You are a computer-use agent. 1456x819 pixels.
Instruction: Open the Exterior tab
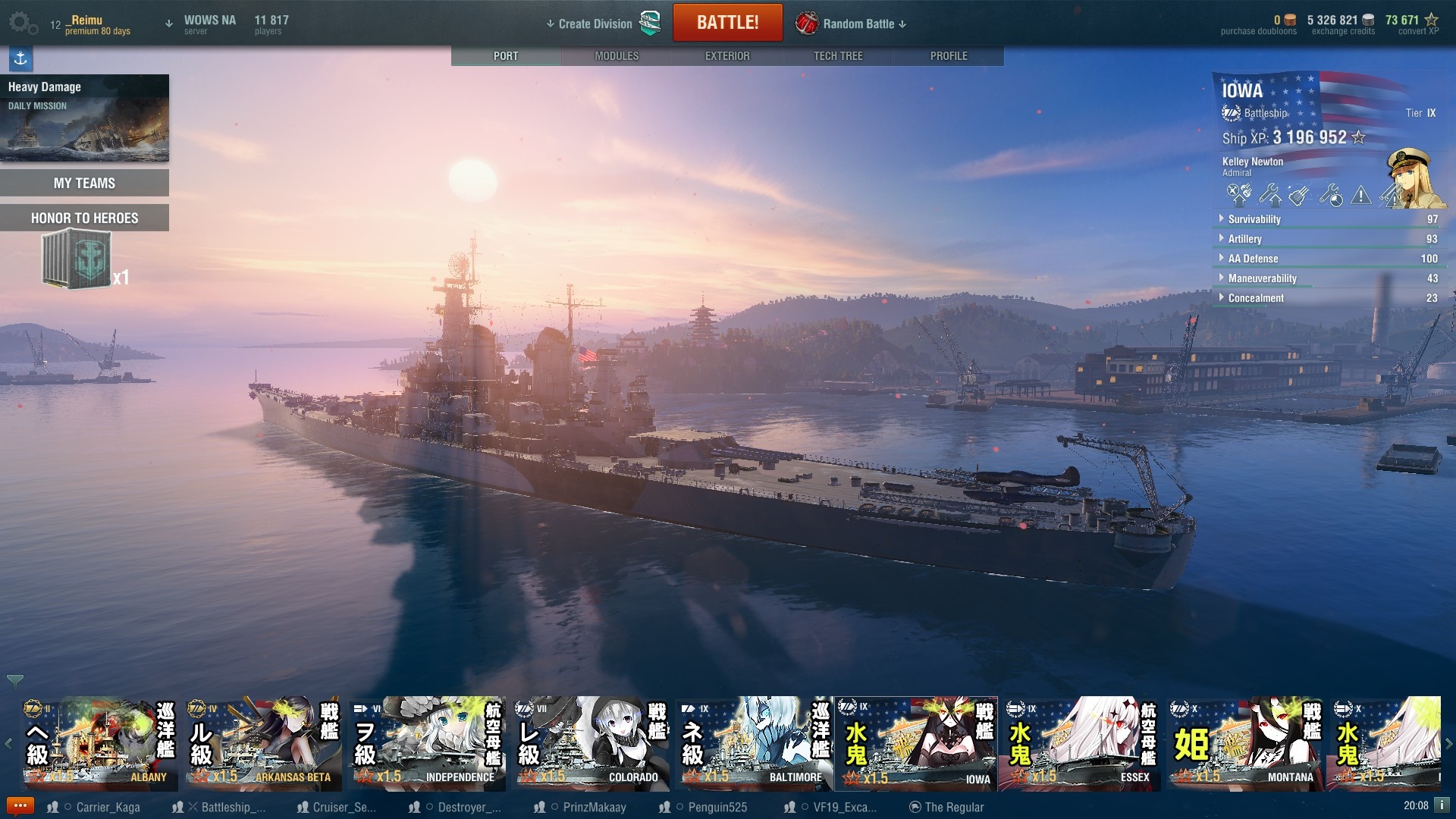click(x=727, y=56)
